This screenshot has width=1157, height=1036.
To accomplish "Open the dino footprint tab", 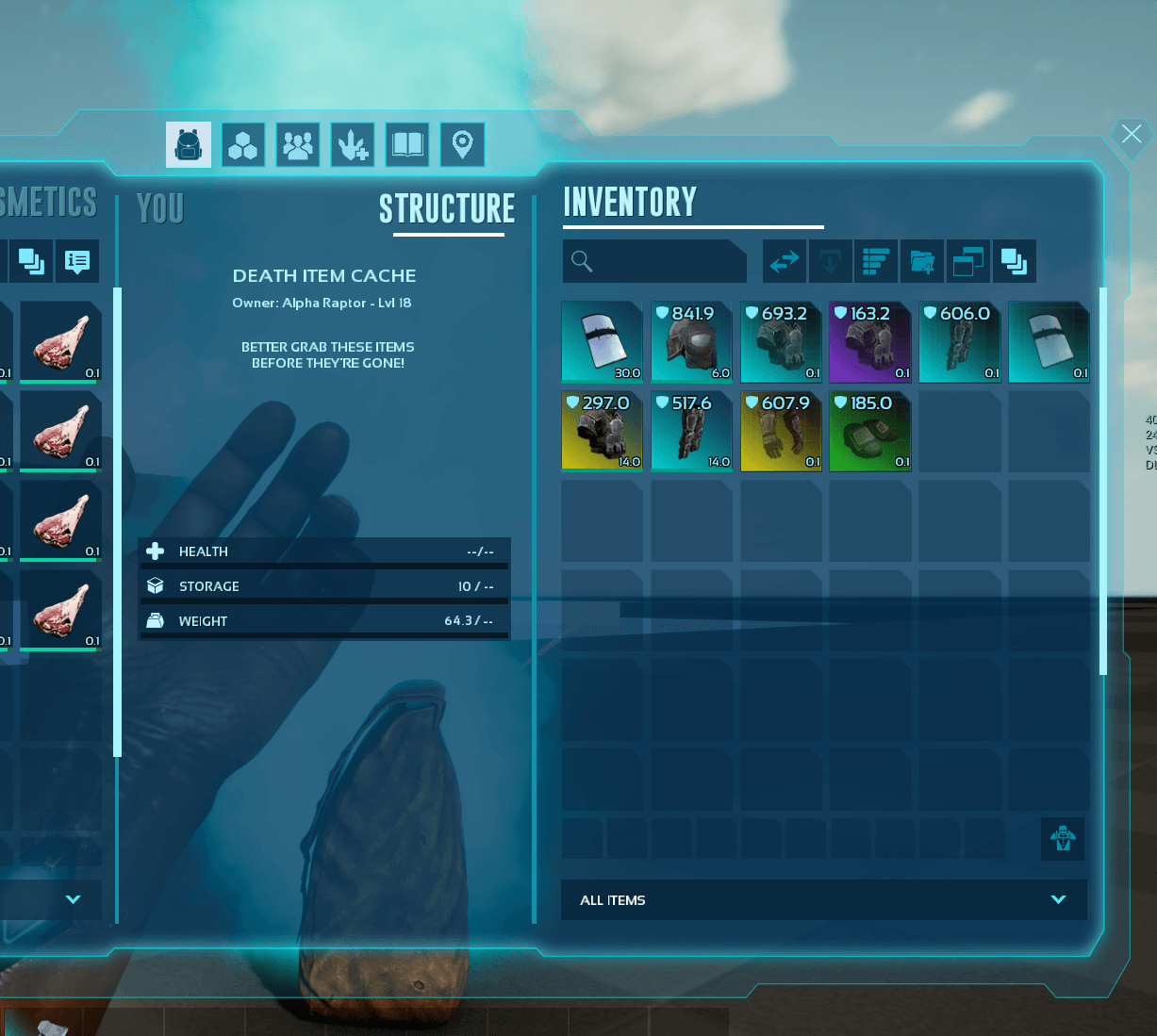I will pos(353,145).
